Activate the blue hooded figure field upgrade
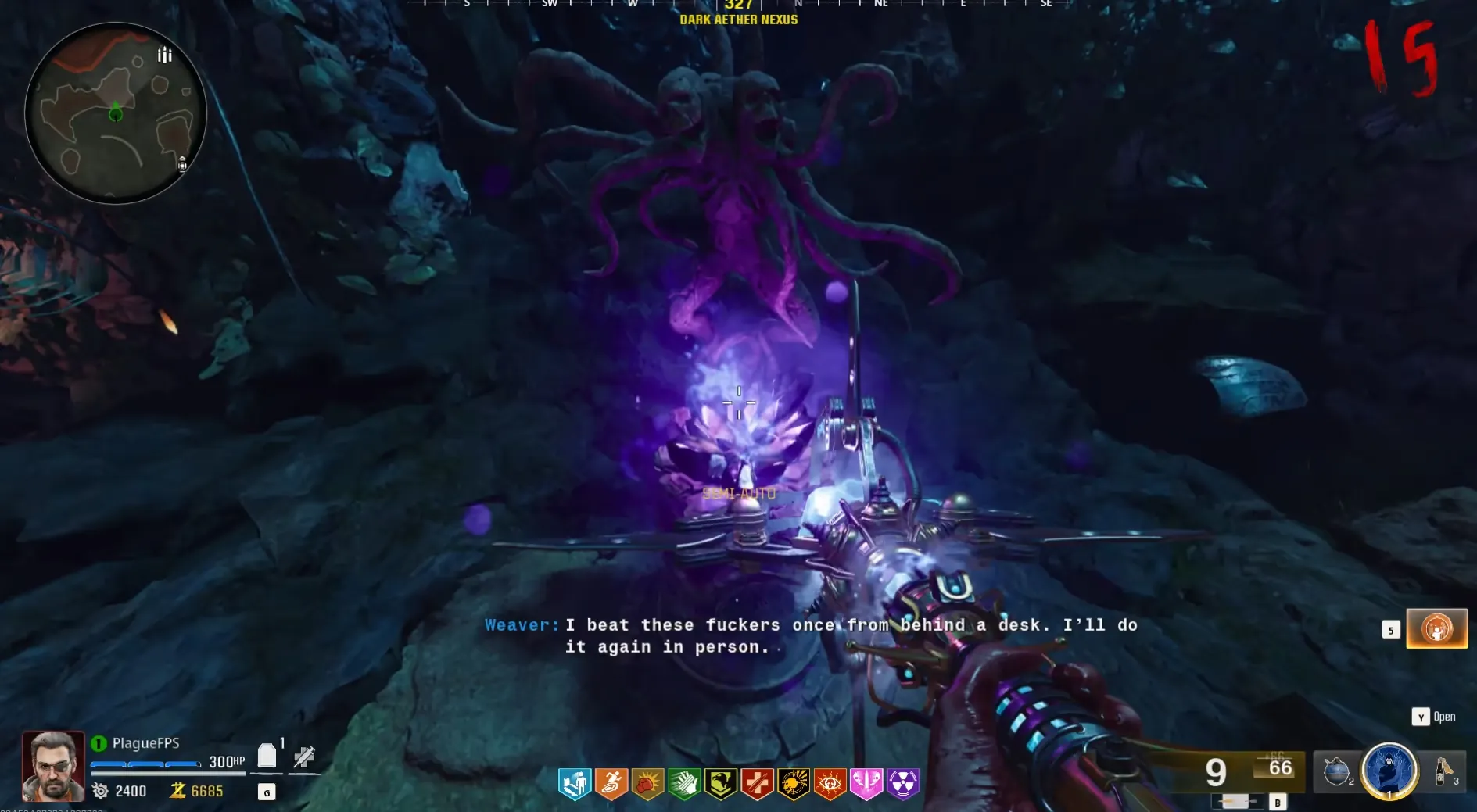The width and height of the screenshot is (1477, 812). click(x=1389, y=771)
